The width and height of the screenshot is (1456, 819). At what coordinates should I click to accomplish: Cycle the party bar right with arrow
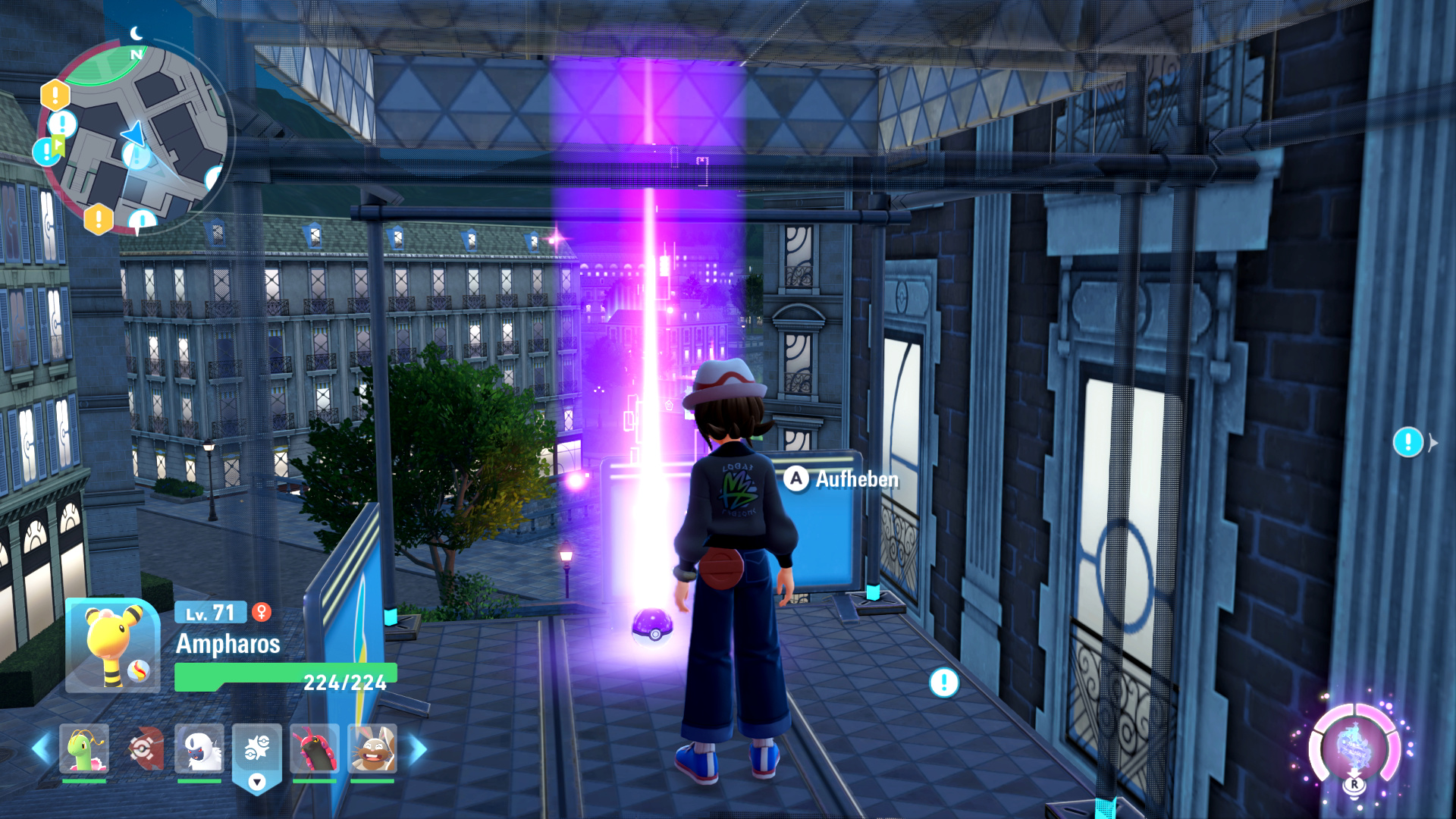pyautogui.click(x=418, y=748)
